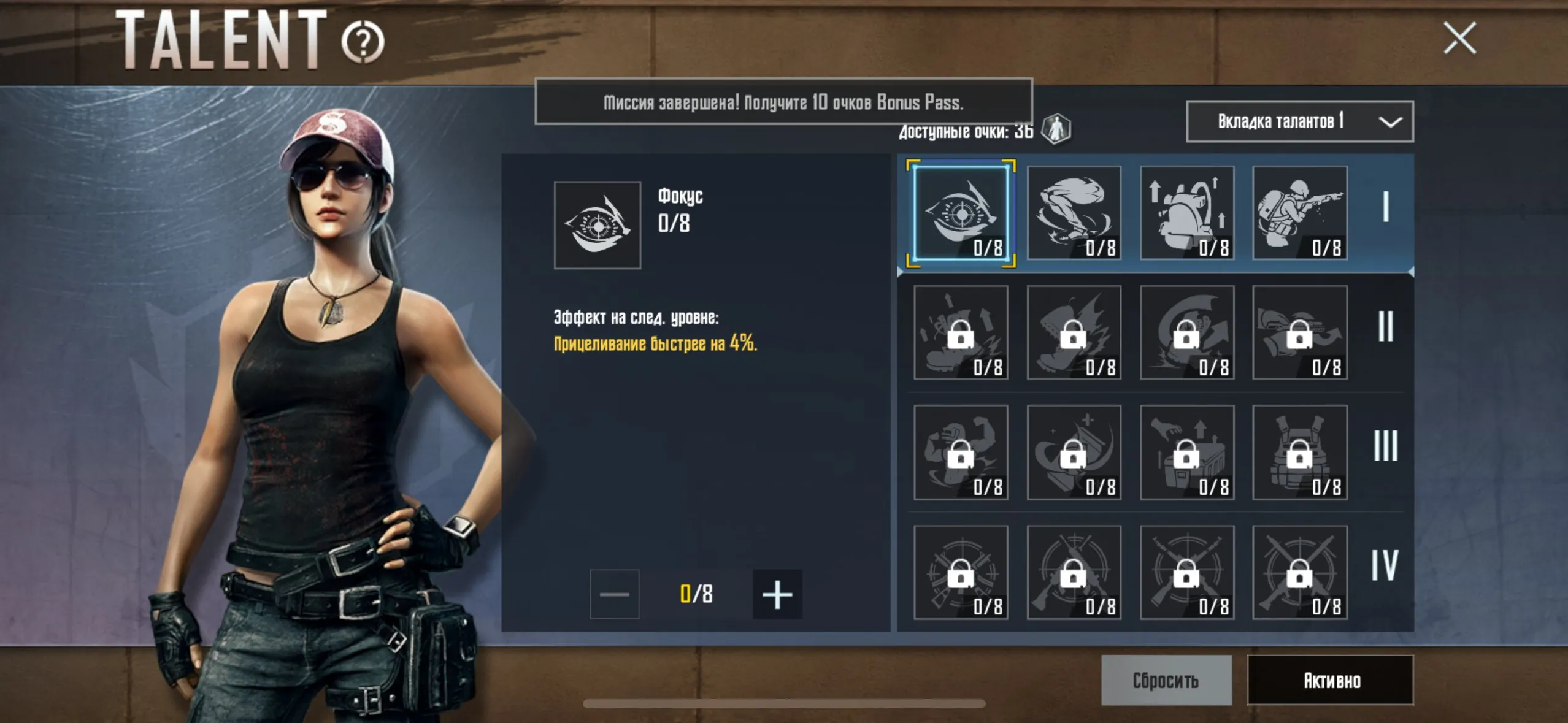Remove a point with the minus button
The height and width of the screenshot is (723, 1568).
614,594
